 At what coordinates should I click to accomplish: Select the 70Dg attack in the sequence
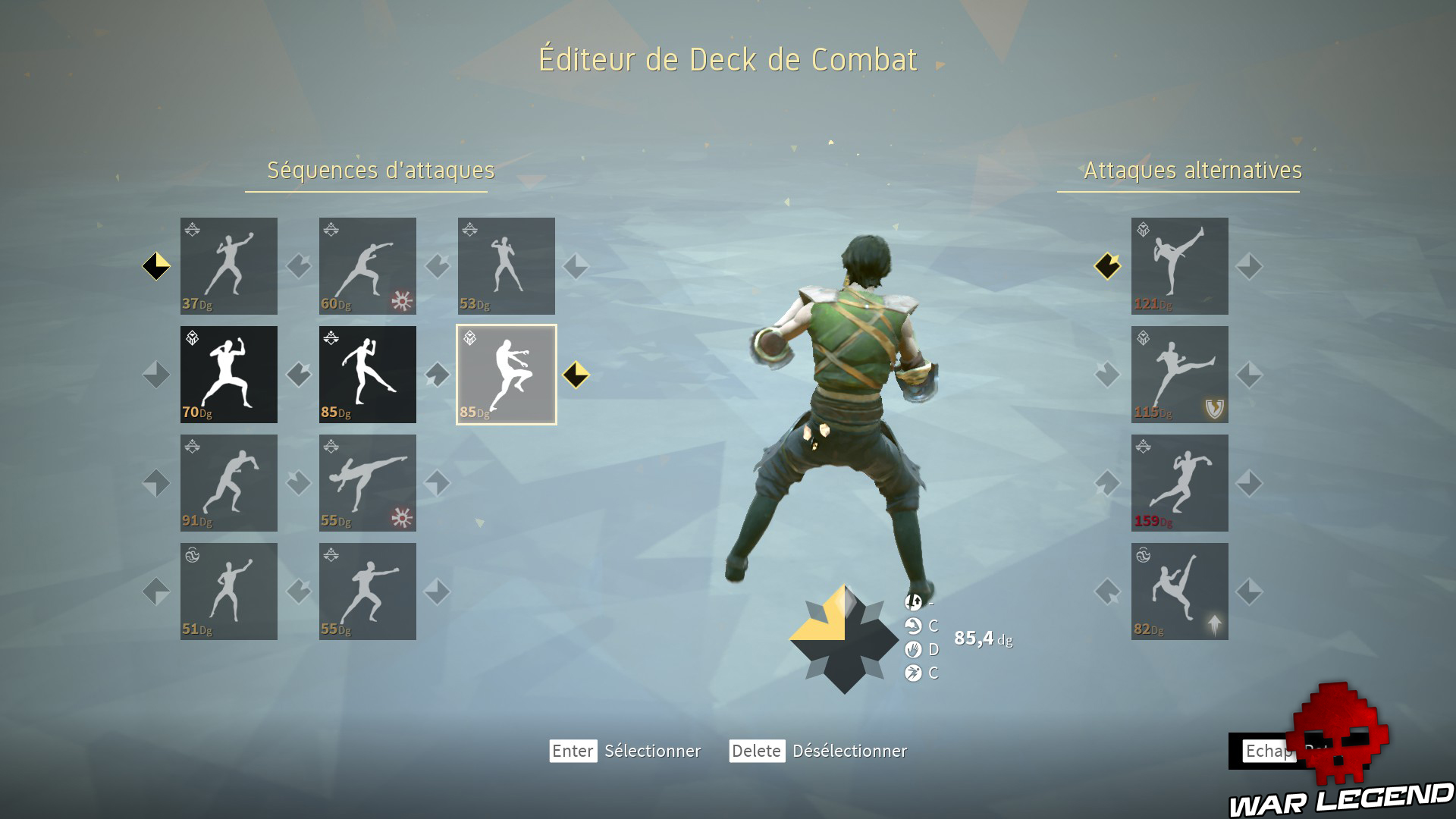(x=229, y=374)
